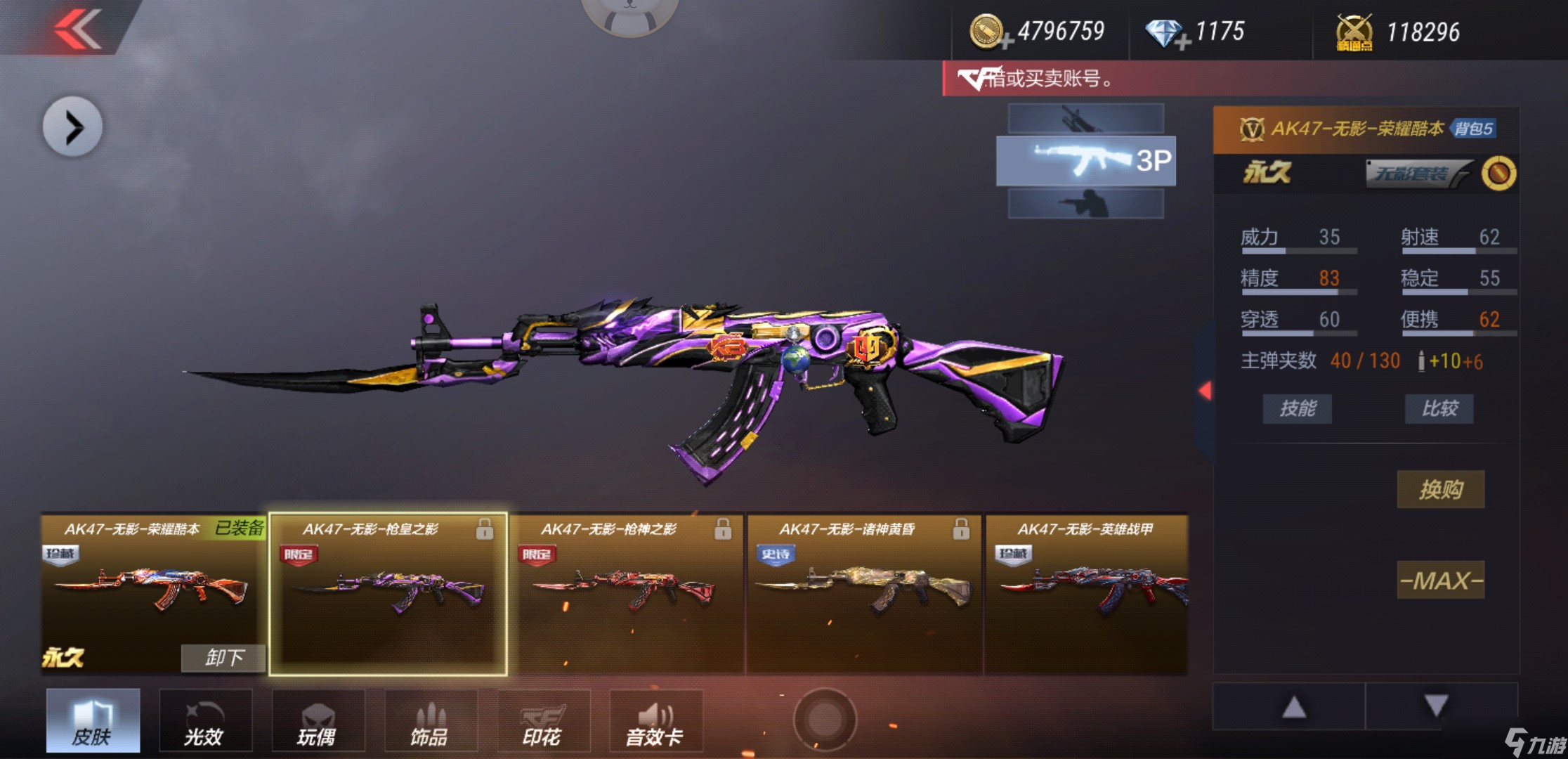Tap the 换购 exchange button
Viewport: 1568px width, 759px height.
pyautogui.click(x=1440, y=489)
